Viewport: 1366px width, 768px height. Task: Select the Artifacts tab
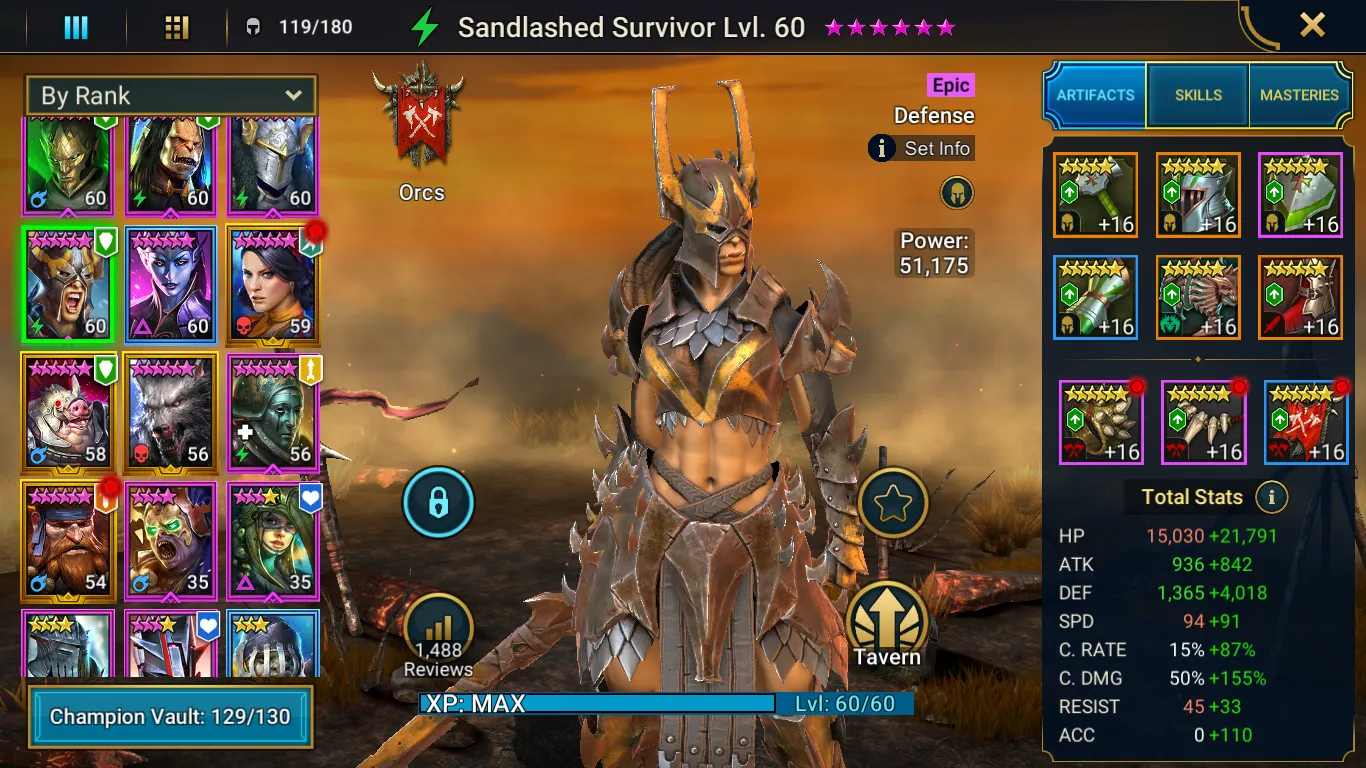(x=1096, y=95)
